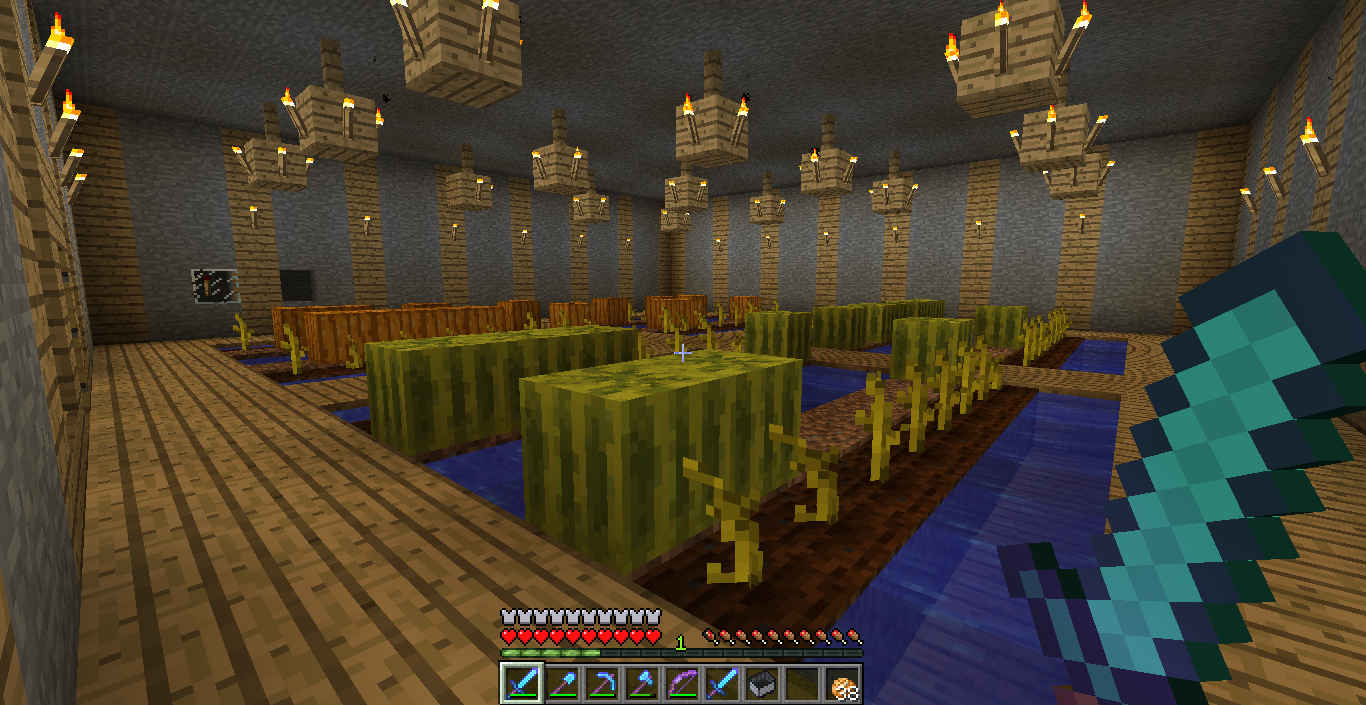Select the minecart hotbar slot

[x=760, y=683]
